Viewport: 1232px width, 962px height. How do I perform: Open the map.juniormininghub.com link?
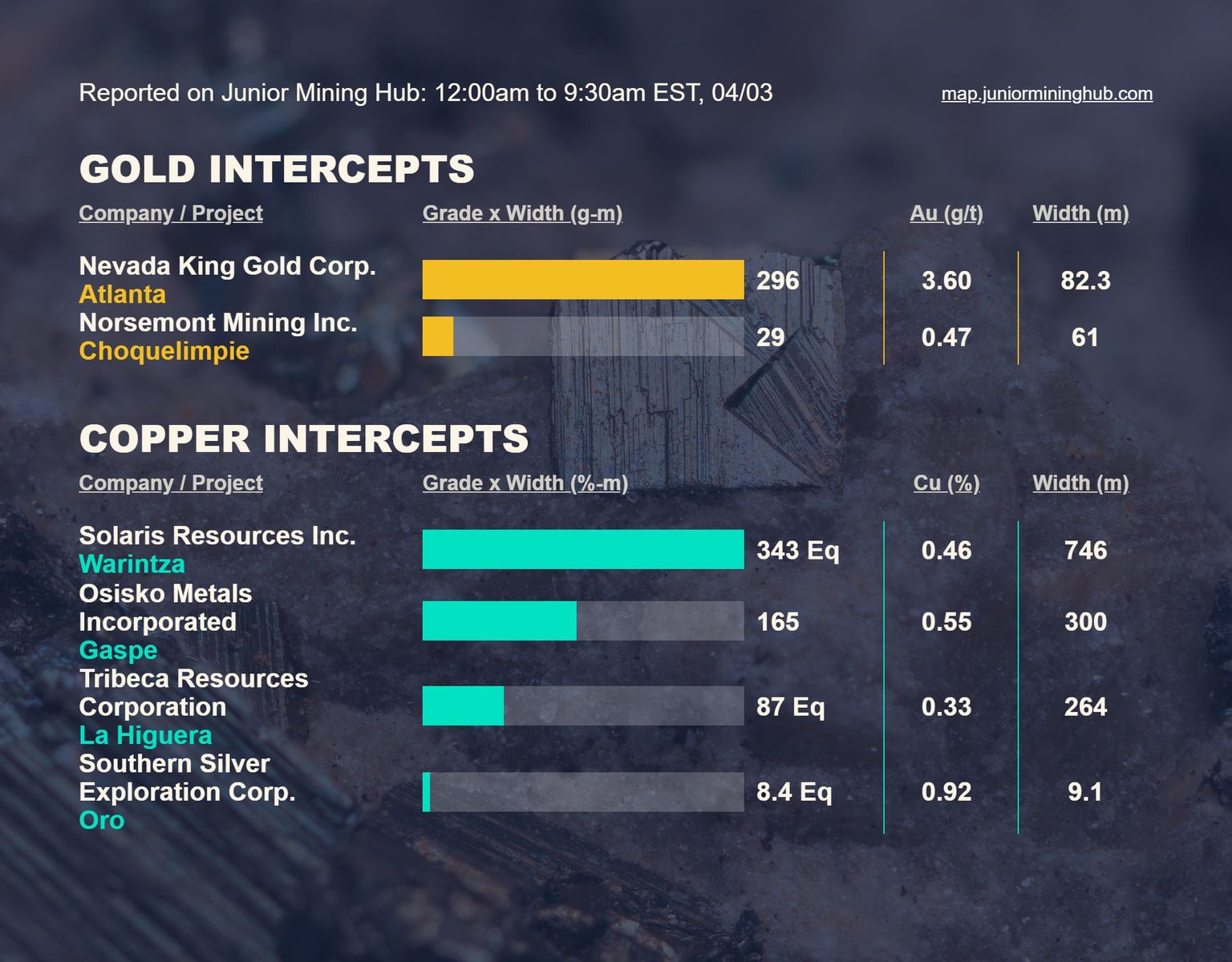point(1046,94)
